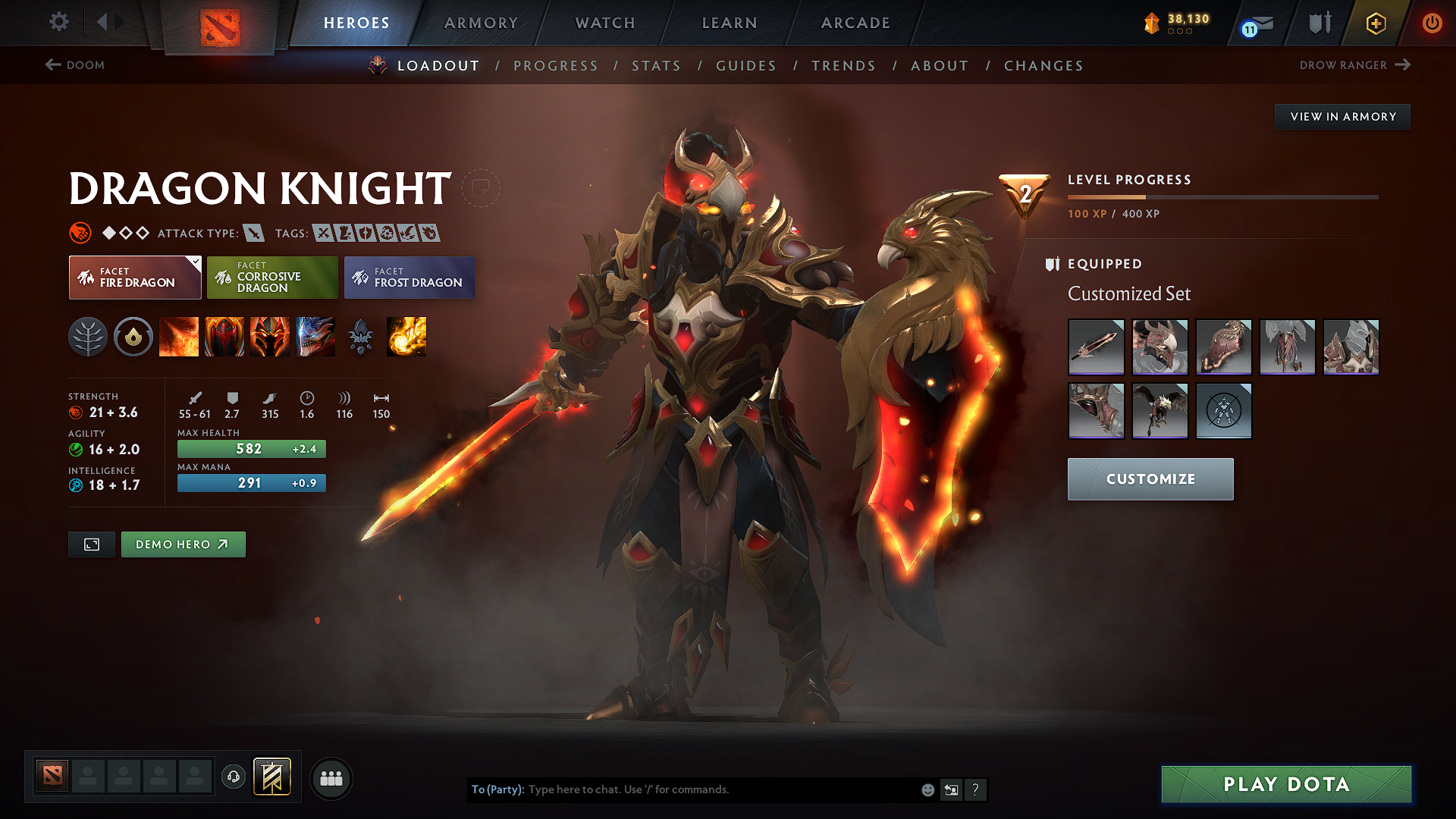Advance to Drow Ranger hero page

coord(1356,65)
